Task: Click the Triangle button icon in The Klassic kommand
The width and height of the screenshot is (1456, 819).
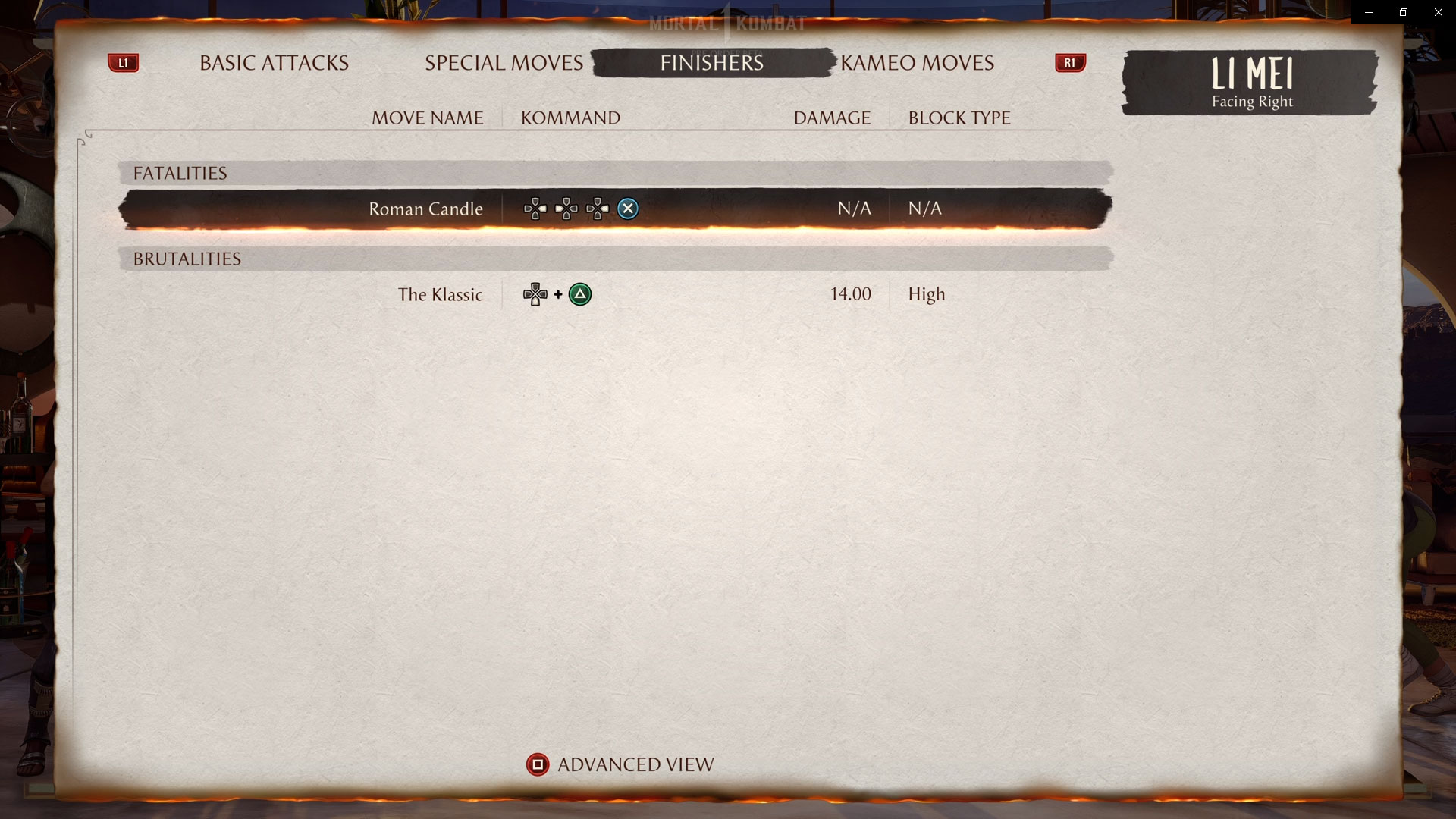Action: click(581, 294)
